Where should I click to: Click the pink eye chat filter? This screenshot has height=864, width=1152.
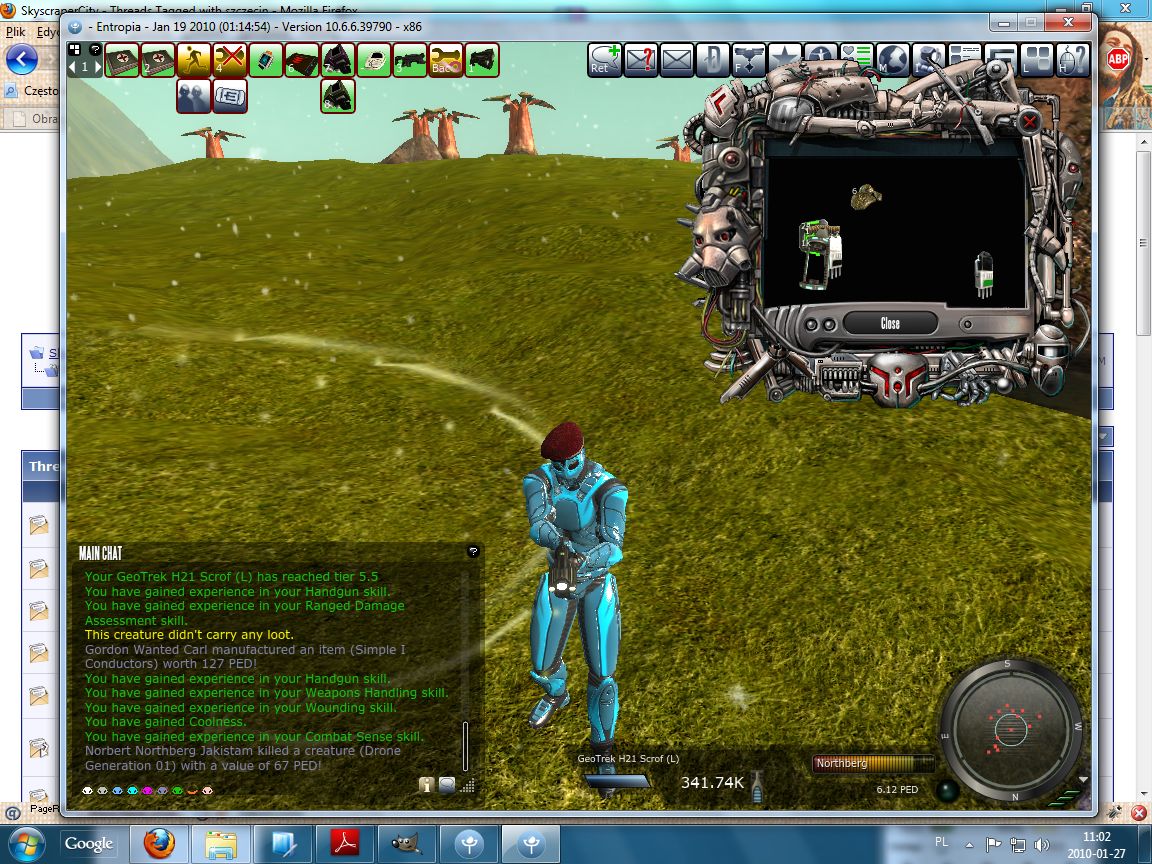147,790
